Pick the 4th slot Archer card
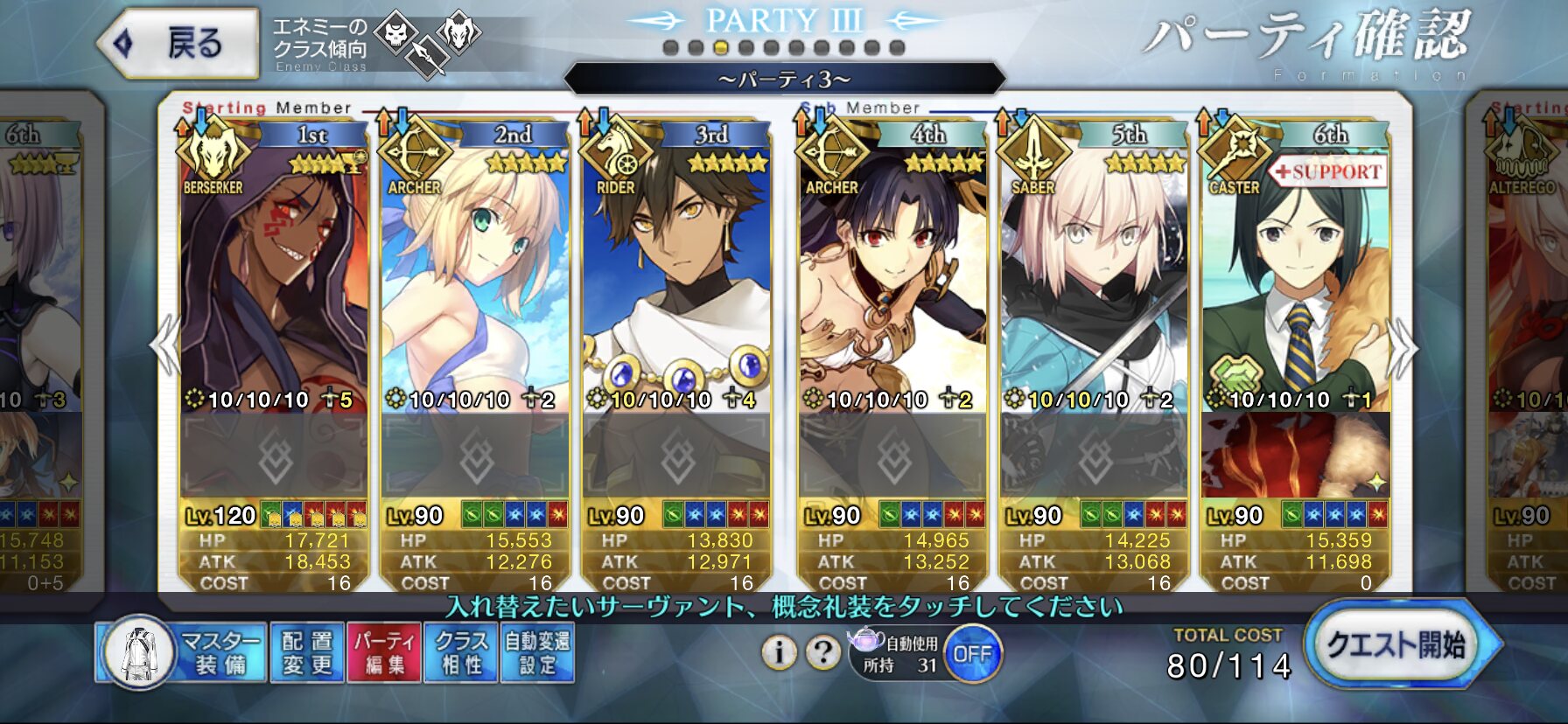Screen dimensions: 1568x724 (x=893, y=280)
